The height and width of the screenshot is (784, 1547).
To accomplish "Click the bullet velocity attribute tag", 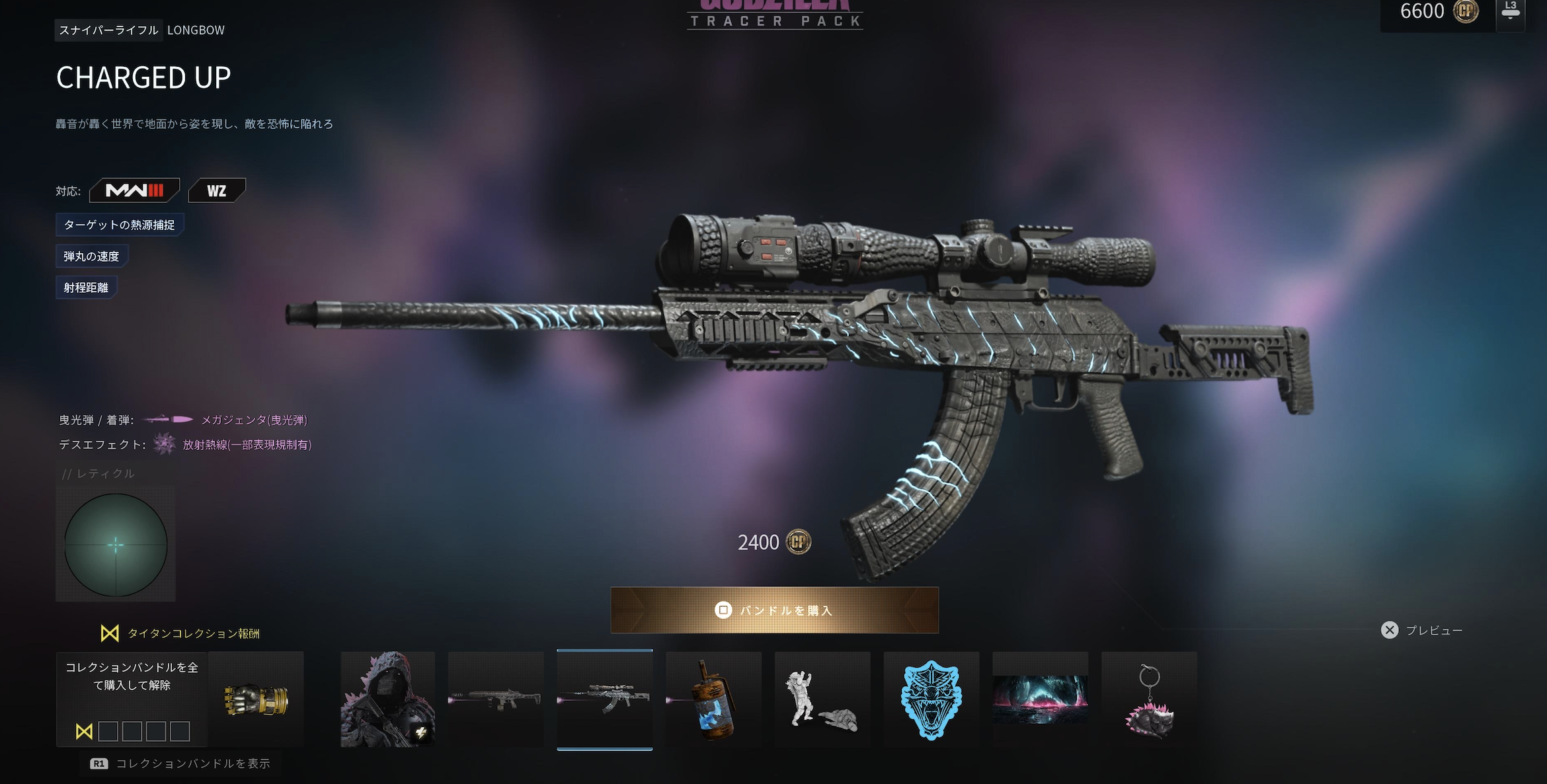I will [91, 256].
